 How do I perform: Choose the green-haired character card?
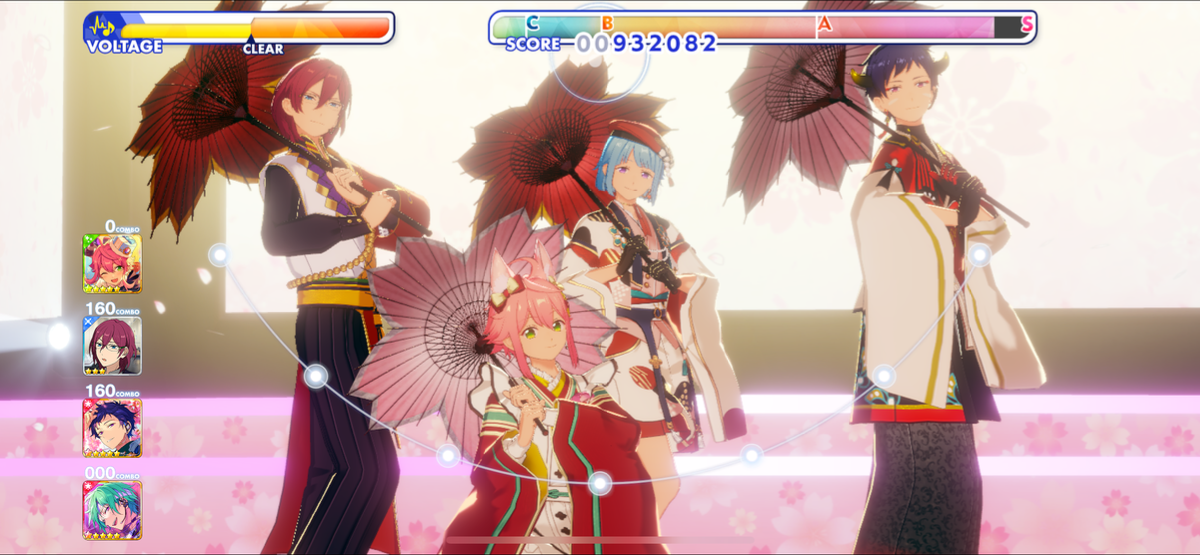(x=112, y=509)
